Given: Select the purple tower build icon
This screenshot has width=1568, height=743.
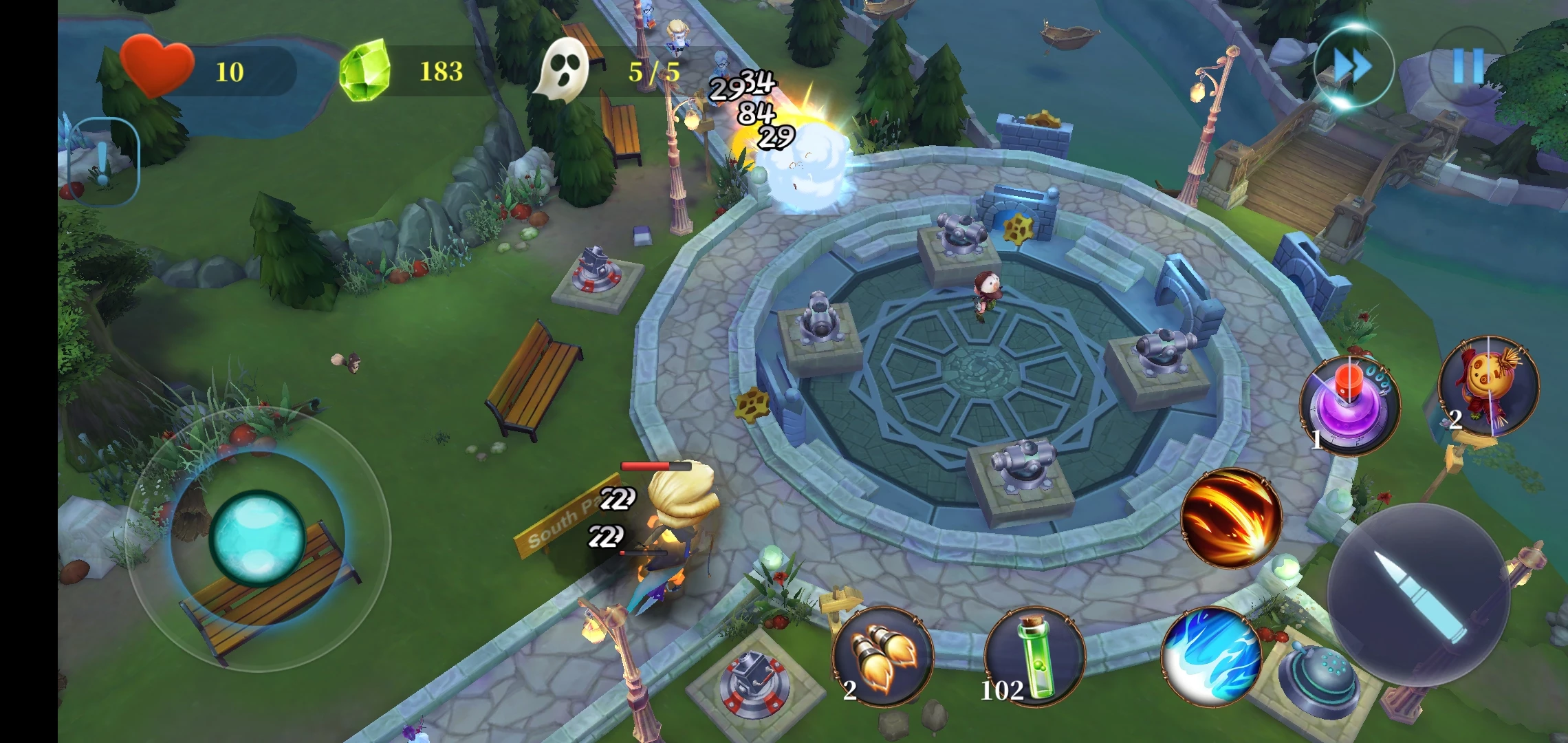Looking at the screenshot, I should pyautogui.click(x=1349, y=405).
